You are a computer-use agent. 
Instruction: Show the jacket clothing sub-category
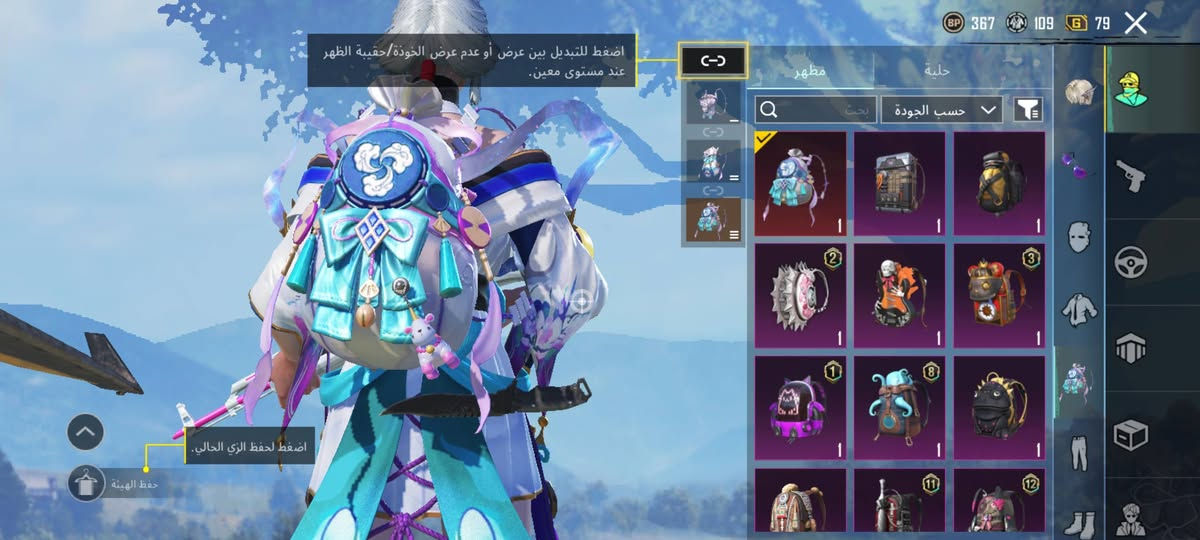[1078, 309]
